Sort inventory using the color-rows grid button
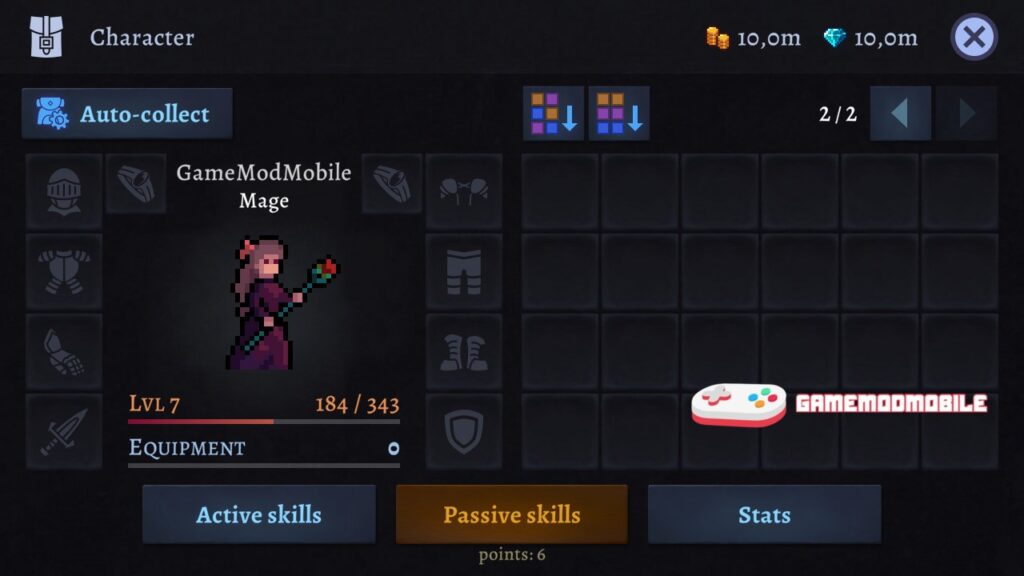The width and height of the screenshot is (1024, 576). point(619,113)
